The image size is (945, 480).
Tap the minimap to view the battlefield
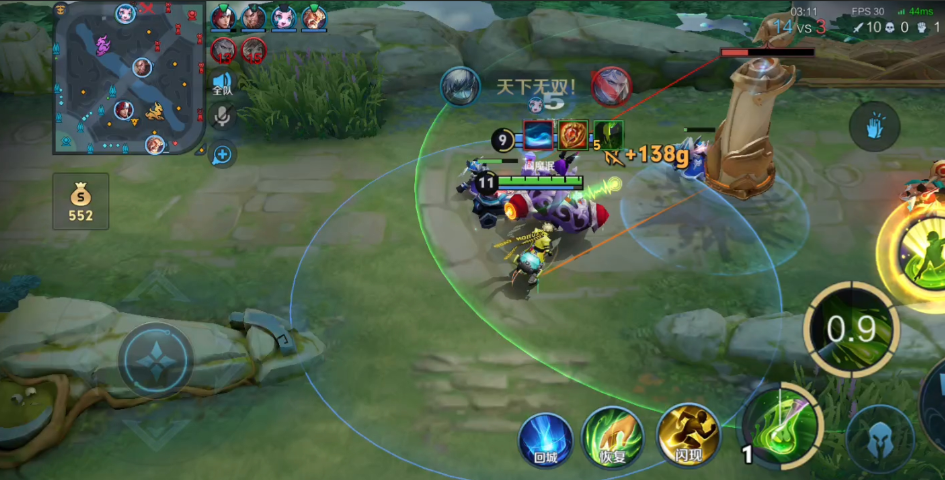130,78
